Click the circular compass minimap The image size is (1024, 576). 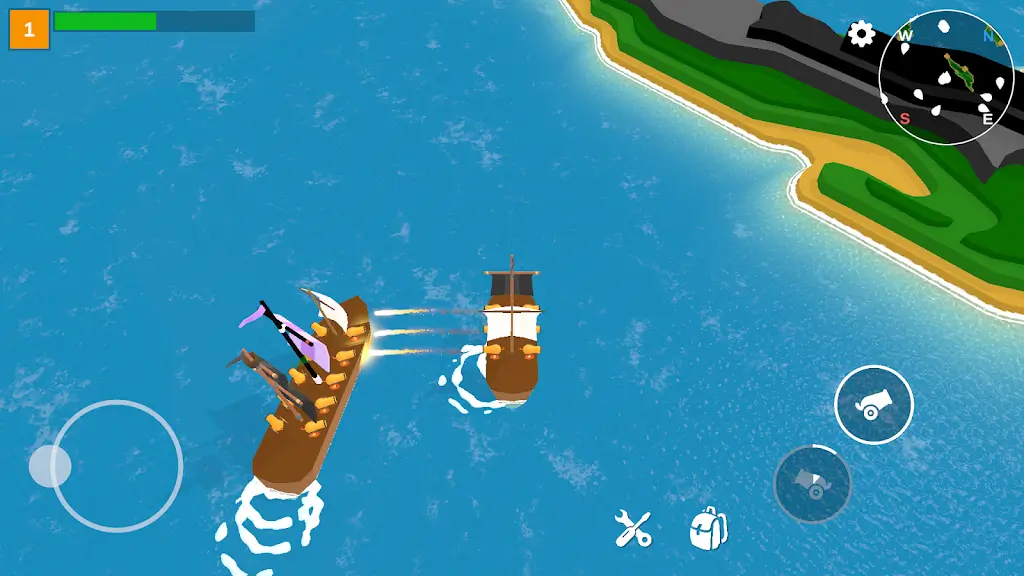[946, 77]
